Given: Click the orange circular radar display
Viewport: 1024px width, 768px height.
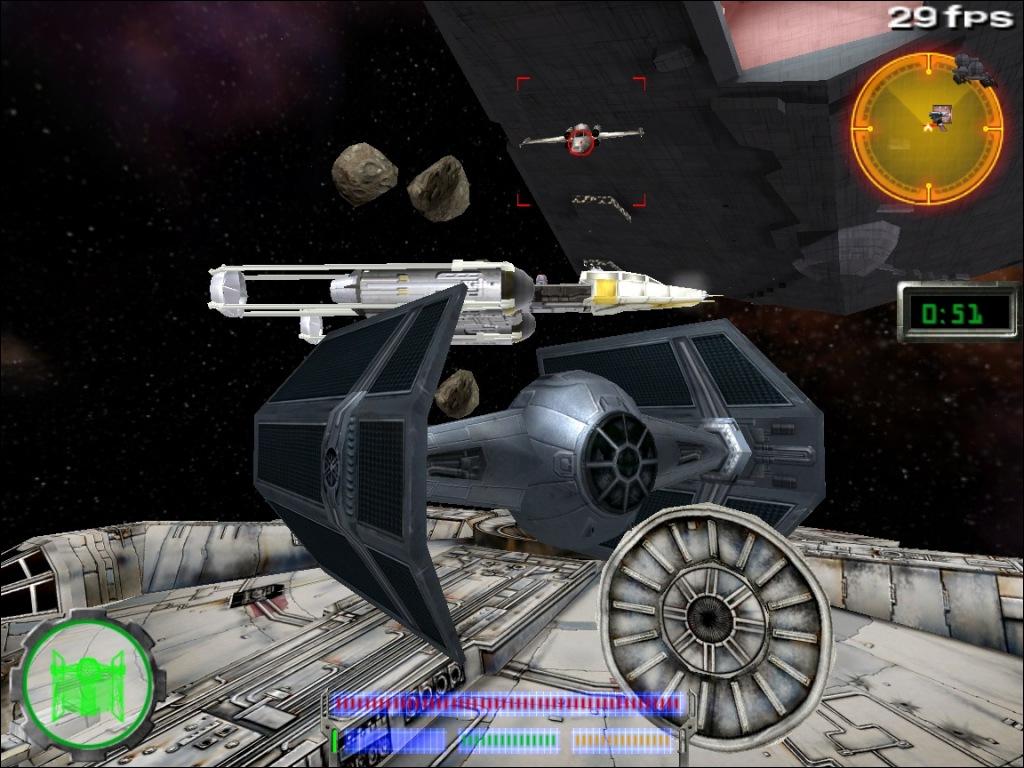Looking at the screenshot, I should point(926,128).
